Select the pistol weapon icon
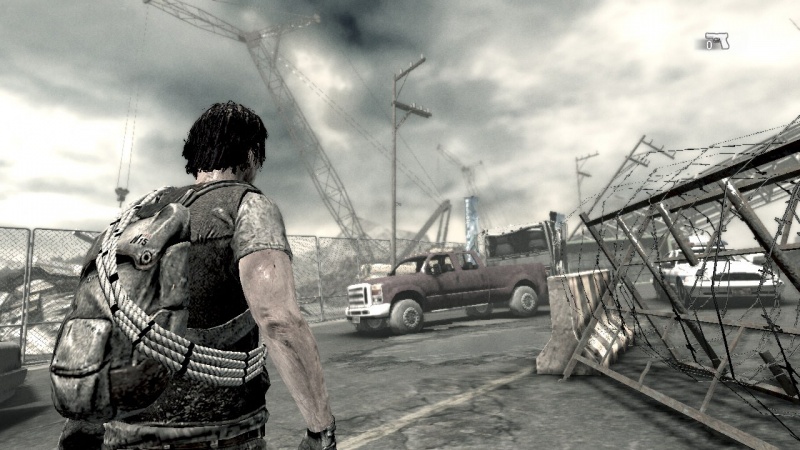 pyautogui.click(x=716, y=41)
